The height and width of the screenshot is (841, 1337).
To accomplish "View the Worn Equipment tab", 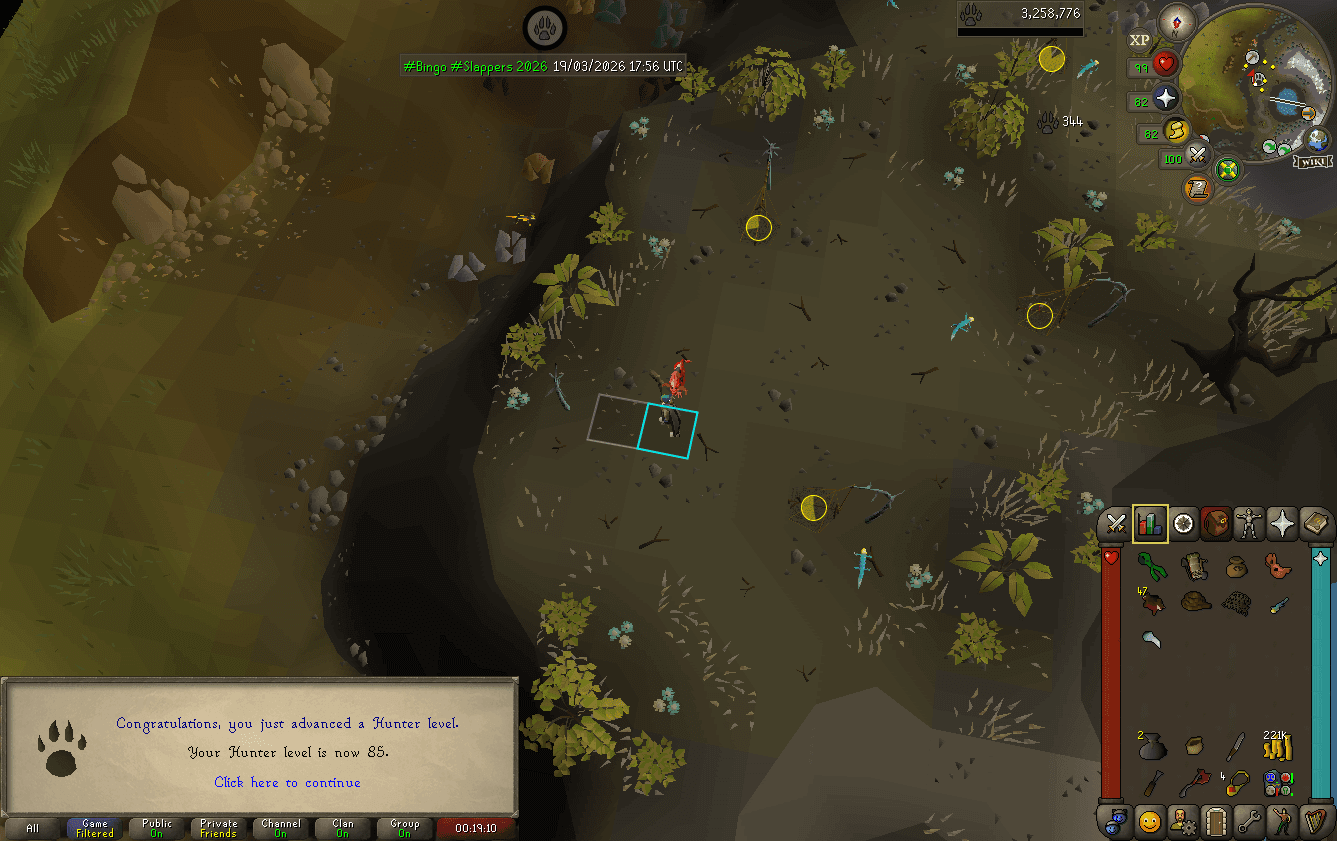I will click(x=1250, y=524).
